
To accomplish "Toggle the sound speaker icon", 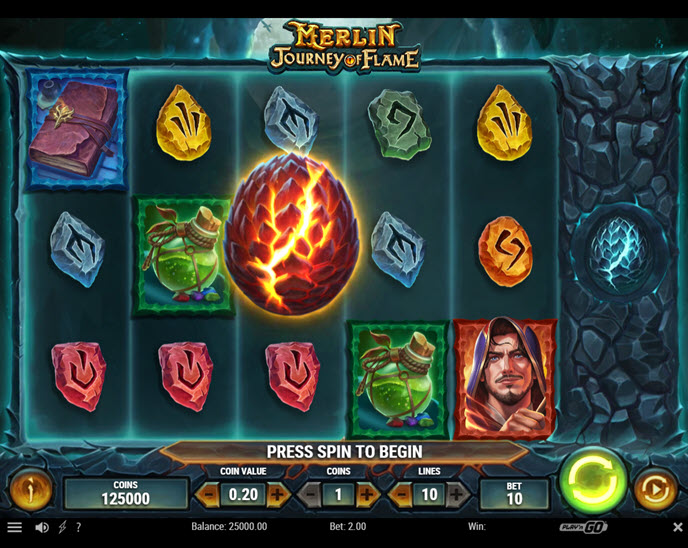I will point(42,527).
